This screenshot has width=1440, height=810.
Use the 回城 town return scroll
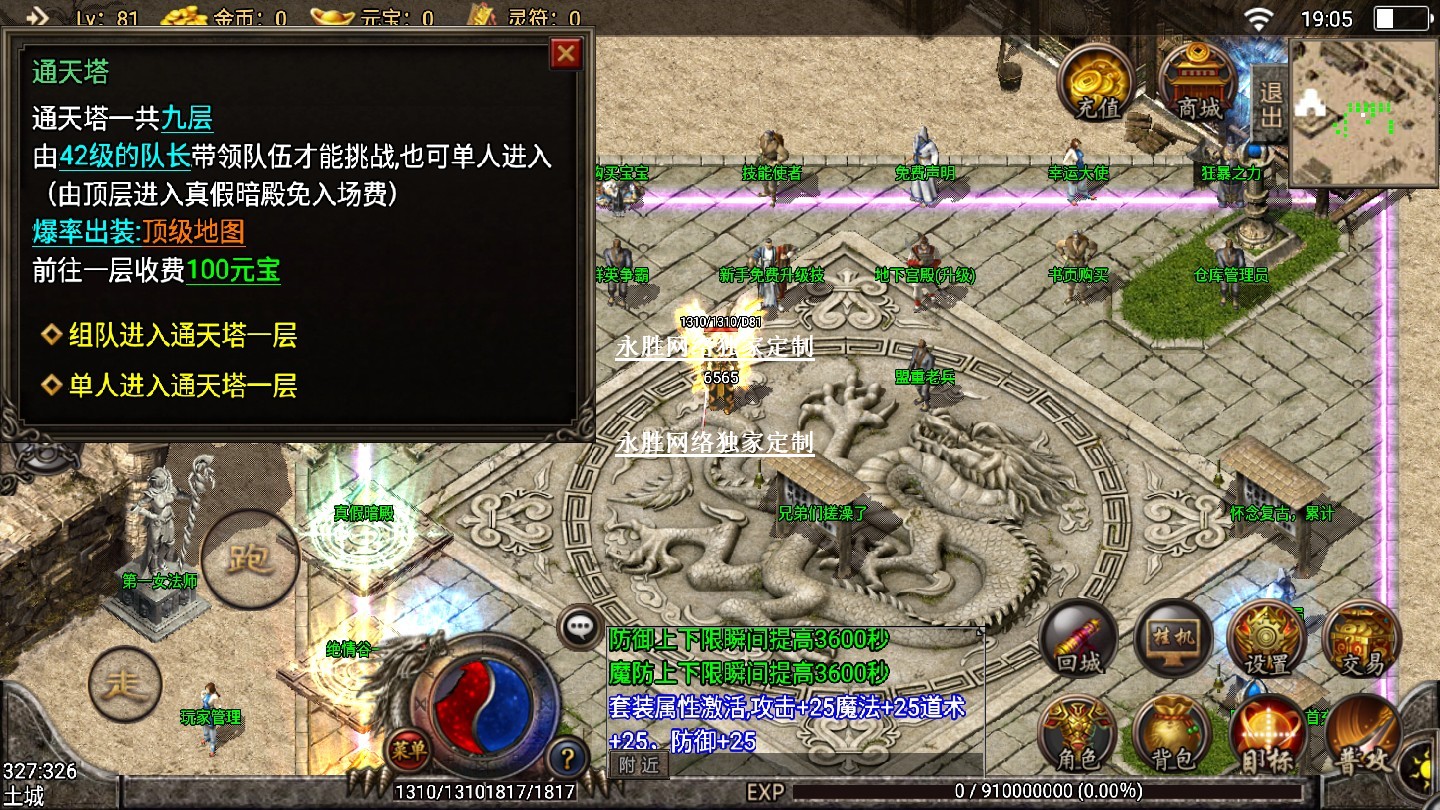tap(1079, 641)
